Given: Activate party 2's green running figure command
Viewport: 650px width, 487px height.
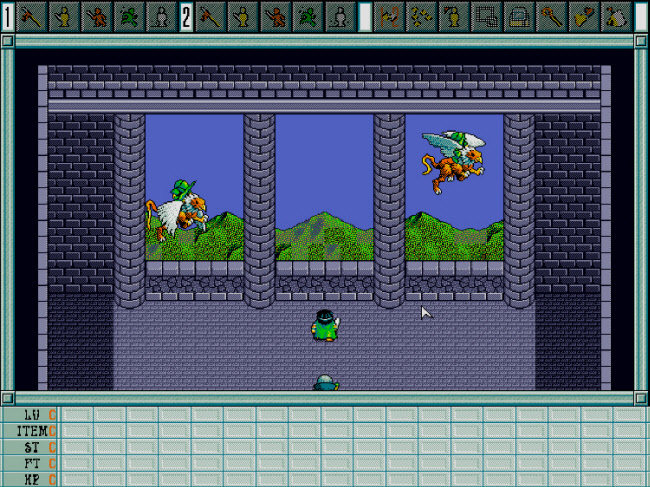Looking at the screenshot, I should pyautogui.click(x=307, y=16).
